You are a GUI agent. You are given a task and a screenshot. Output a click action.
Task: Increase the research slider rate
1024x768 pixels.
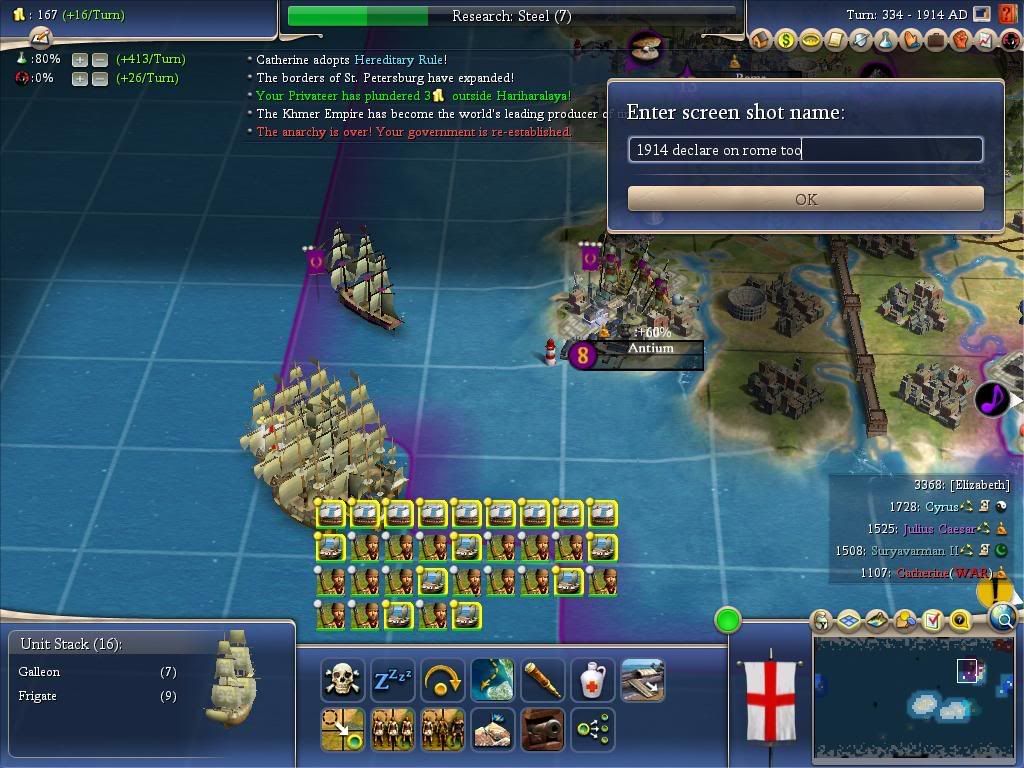[x=79, y=59]
